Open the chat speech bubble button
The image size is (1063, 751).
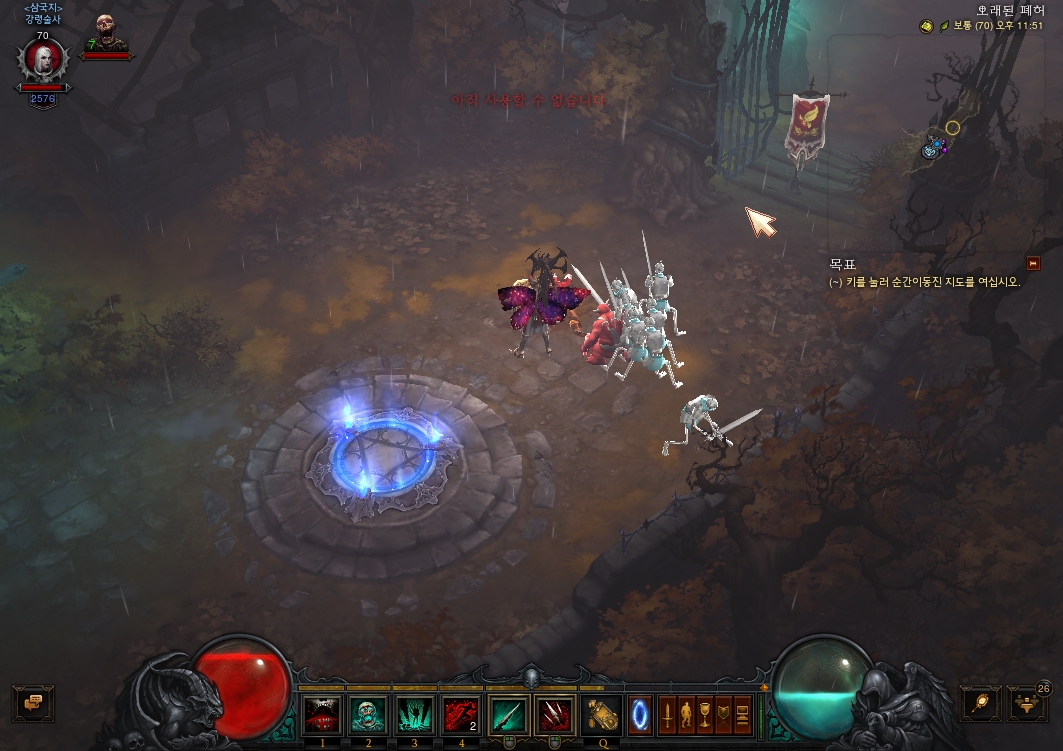33,702
